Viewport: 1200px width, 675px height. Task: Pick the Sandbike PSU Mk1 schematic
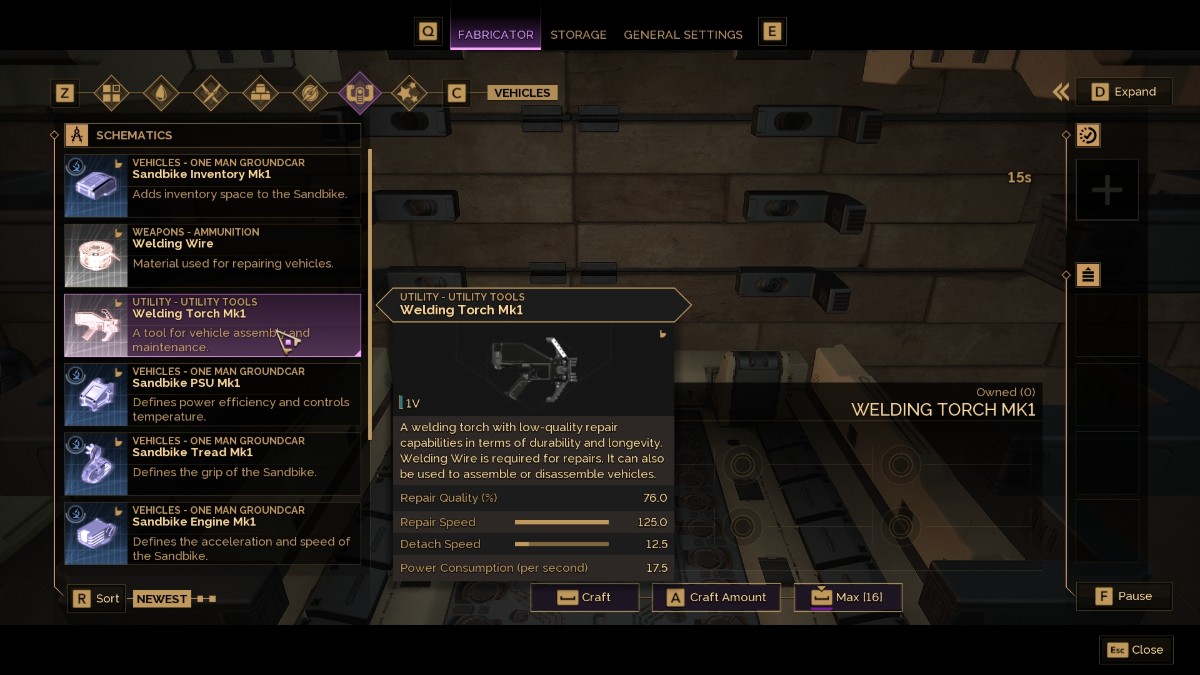212,394
